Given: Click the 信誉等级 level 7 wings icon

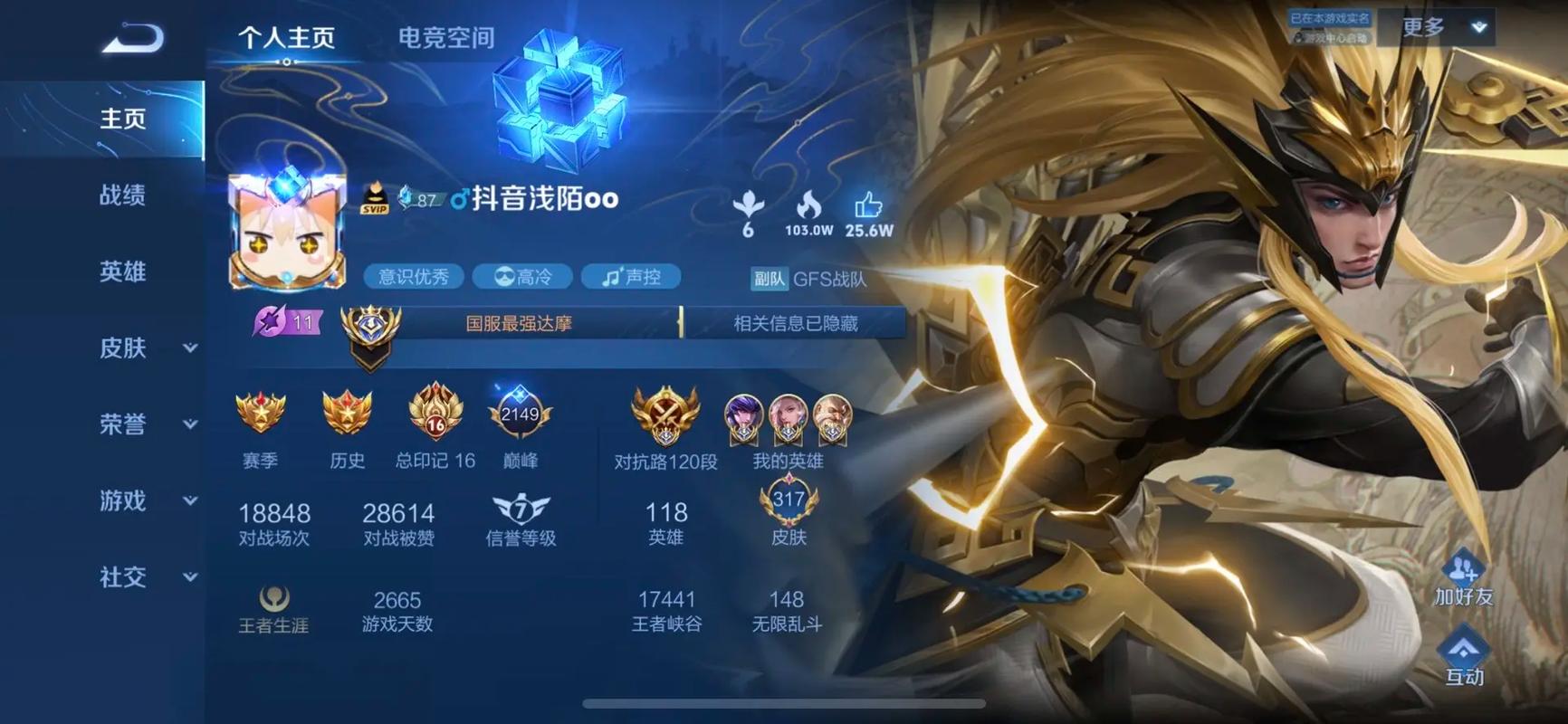Looking at the screenshot, I should coord(521,510).
